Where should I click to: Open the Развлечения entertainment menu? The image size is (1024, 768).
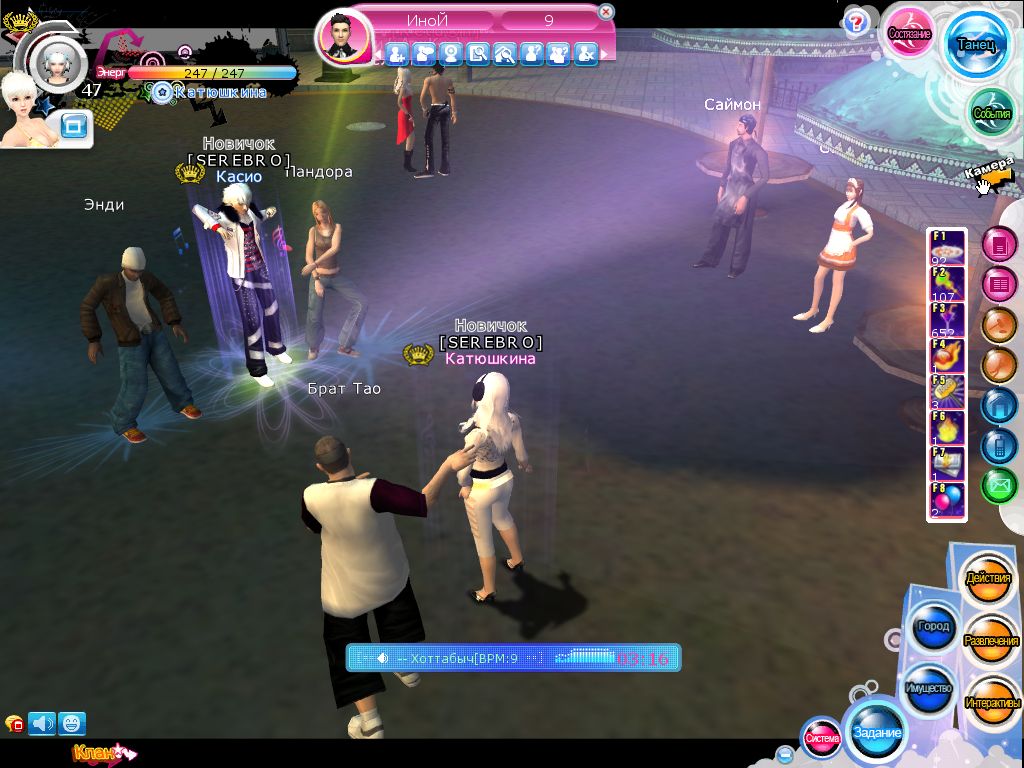(991, 640)
